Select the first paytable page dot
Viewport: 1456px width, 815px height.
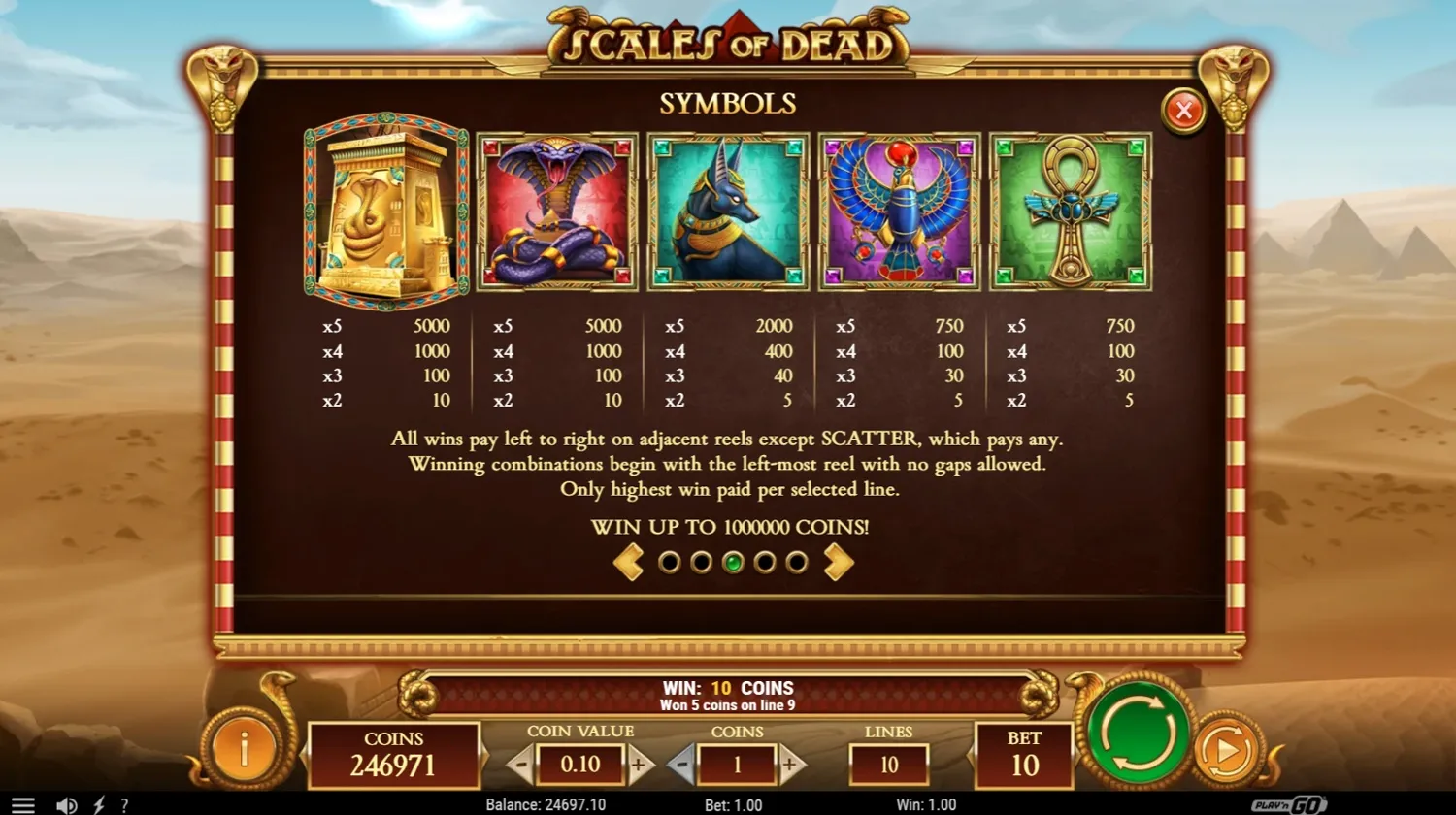[668, 562]
